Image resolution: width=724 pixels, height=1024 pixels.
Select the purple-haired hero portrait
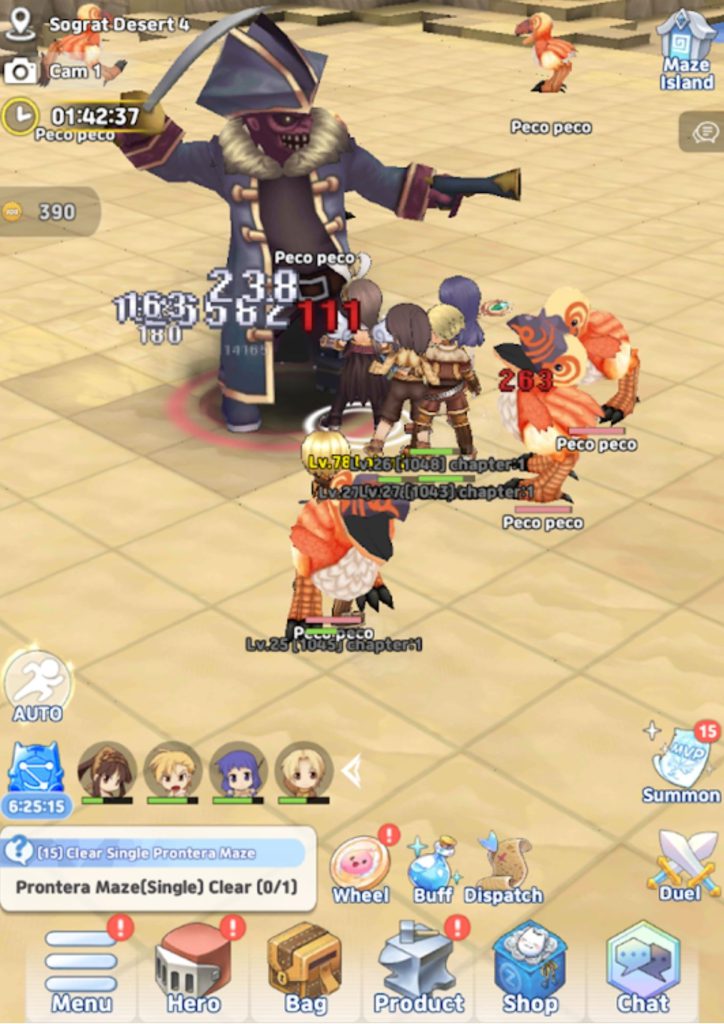click(x=238, y=771)
